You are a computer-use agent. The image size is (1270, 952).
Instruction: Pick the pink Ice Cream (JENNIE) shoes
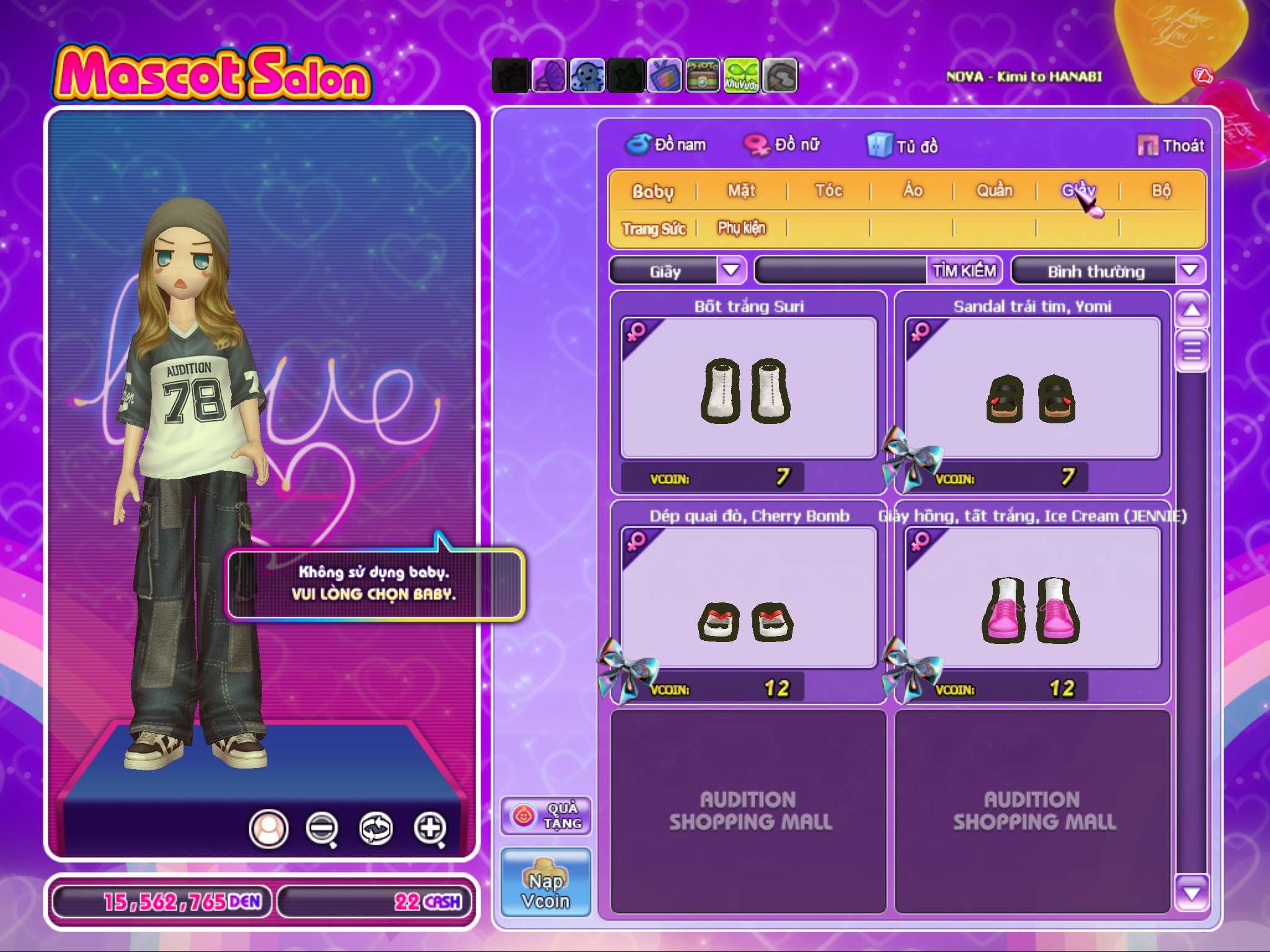[1032, 599]
